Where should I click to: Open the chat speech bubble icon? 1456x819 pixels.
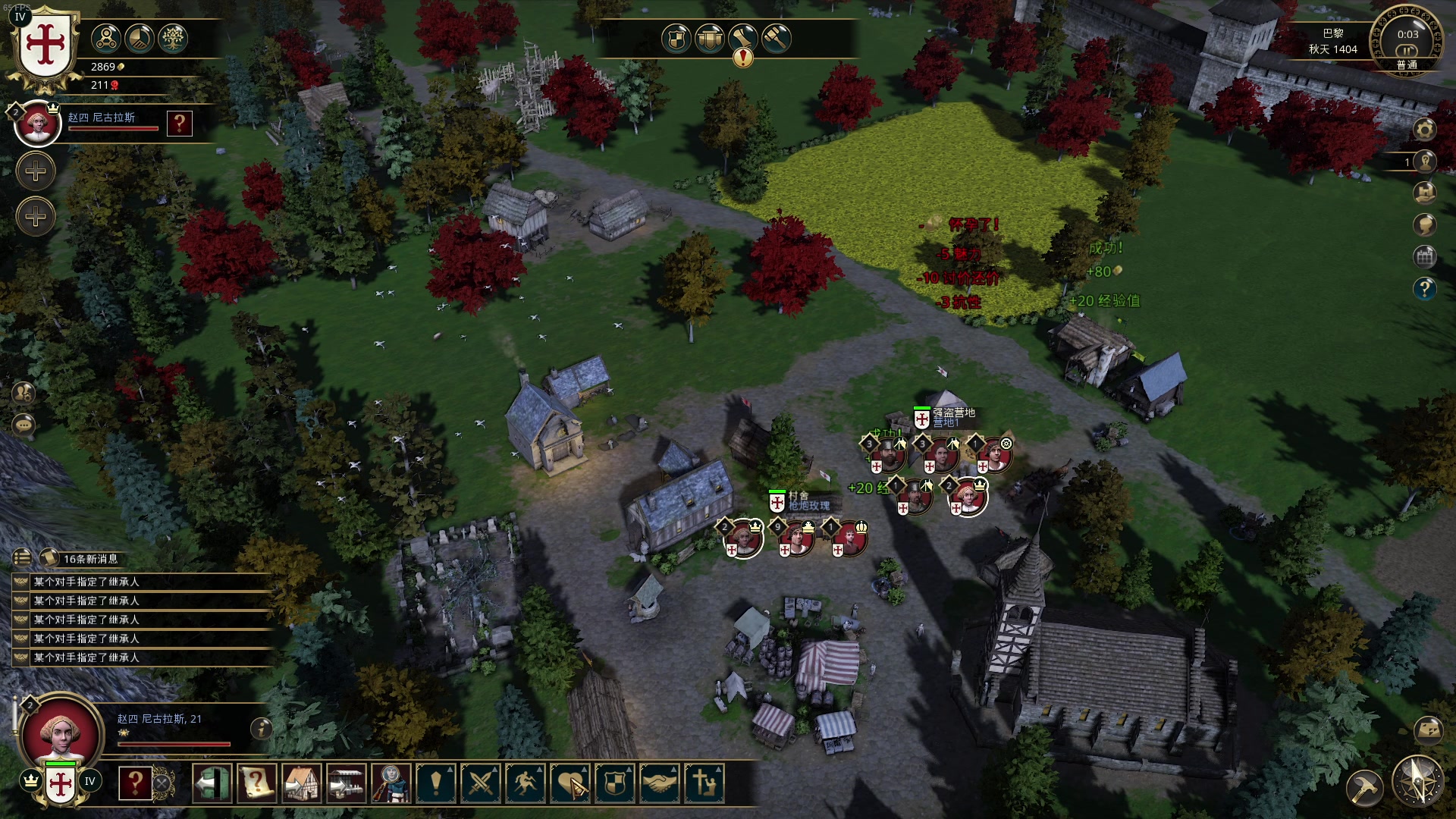(x=24, y=425)
